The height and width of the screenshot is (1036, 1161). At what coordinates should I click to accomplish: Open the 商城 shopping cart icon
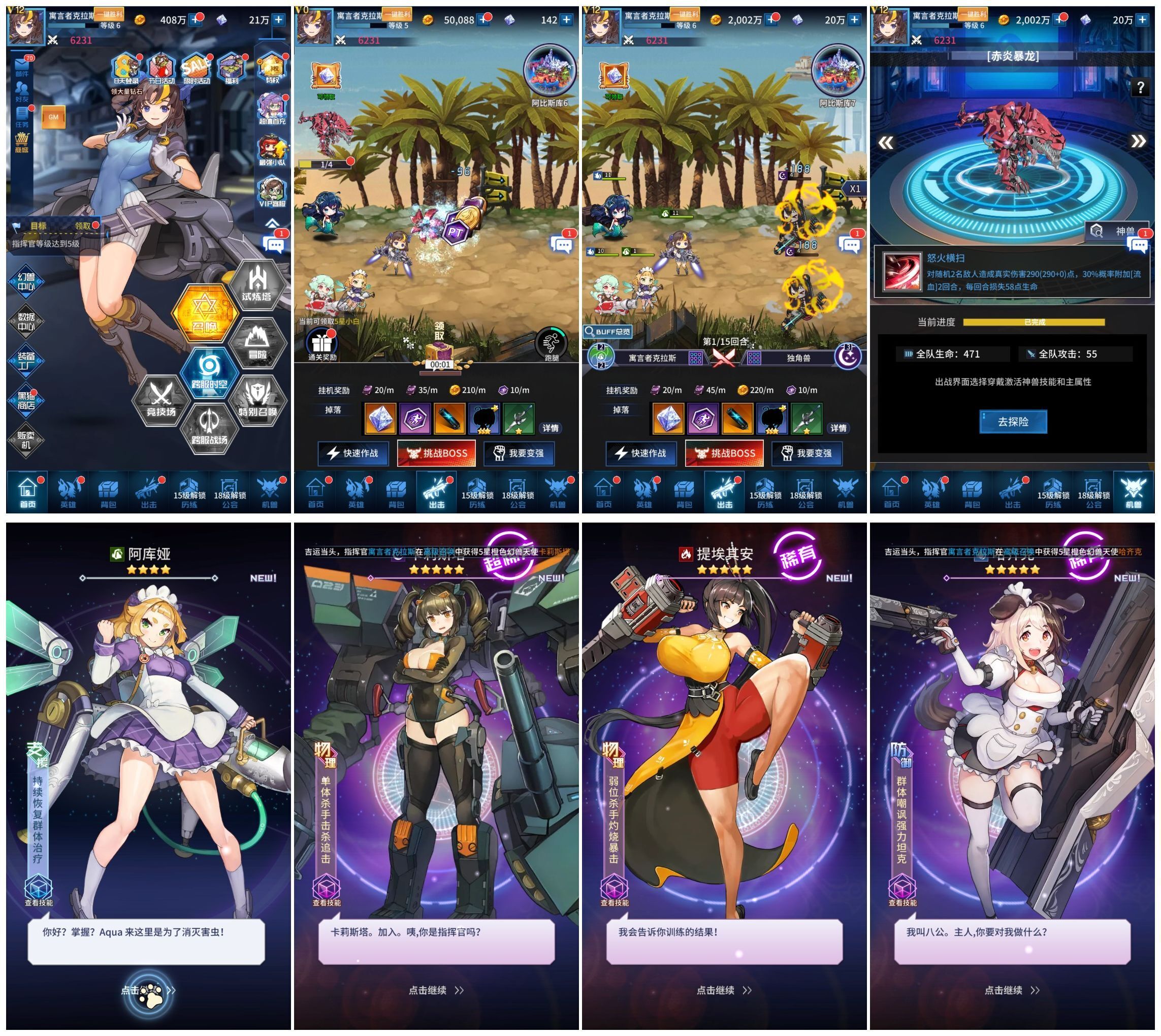click(x=22, y=142)
